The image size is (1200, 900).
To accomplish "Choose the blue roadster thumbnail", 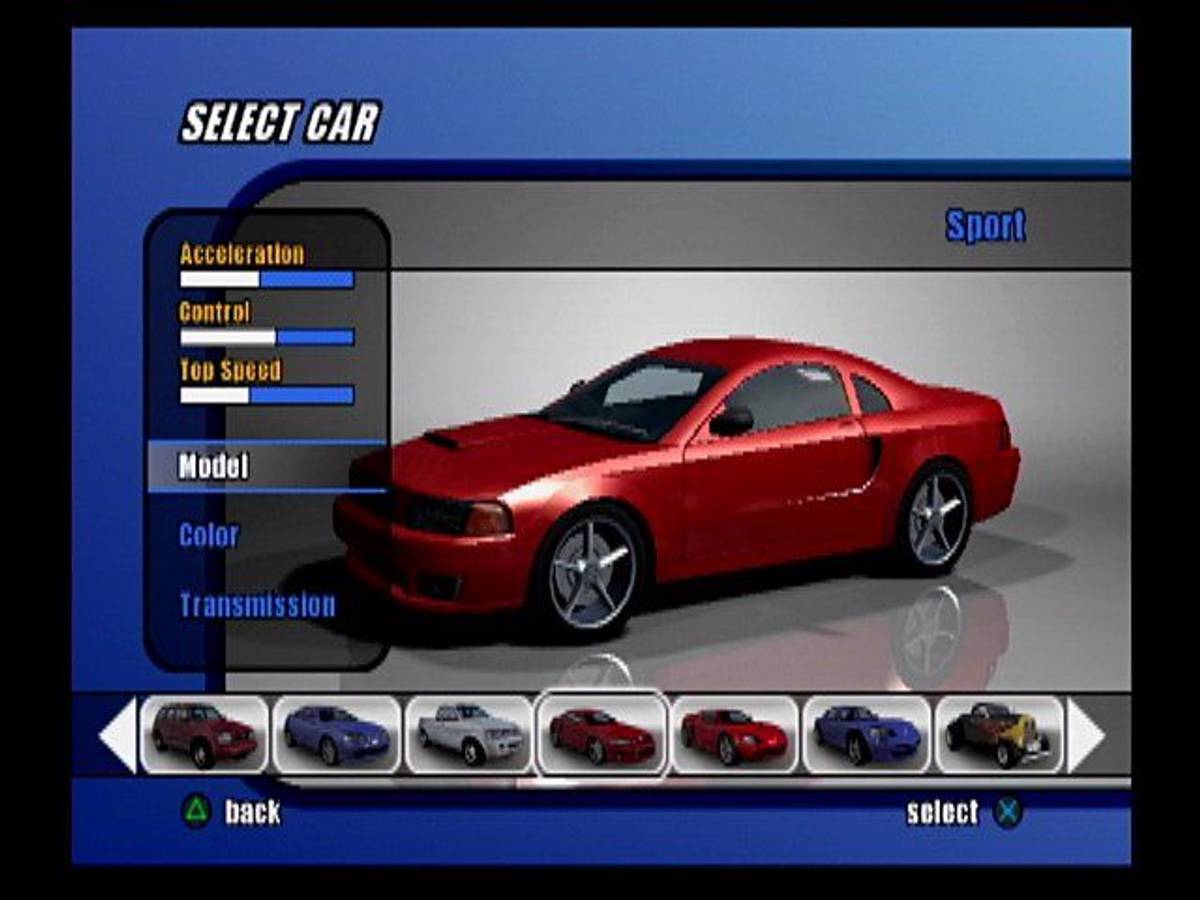I will [866, 735].
